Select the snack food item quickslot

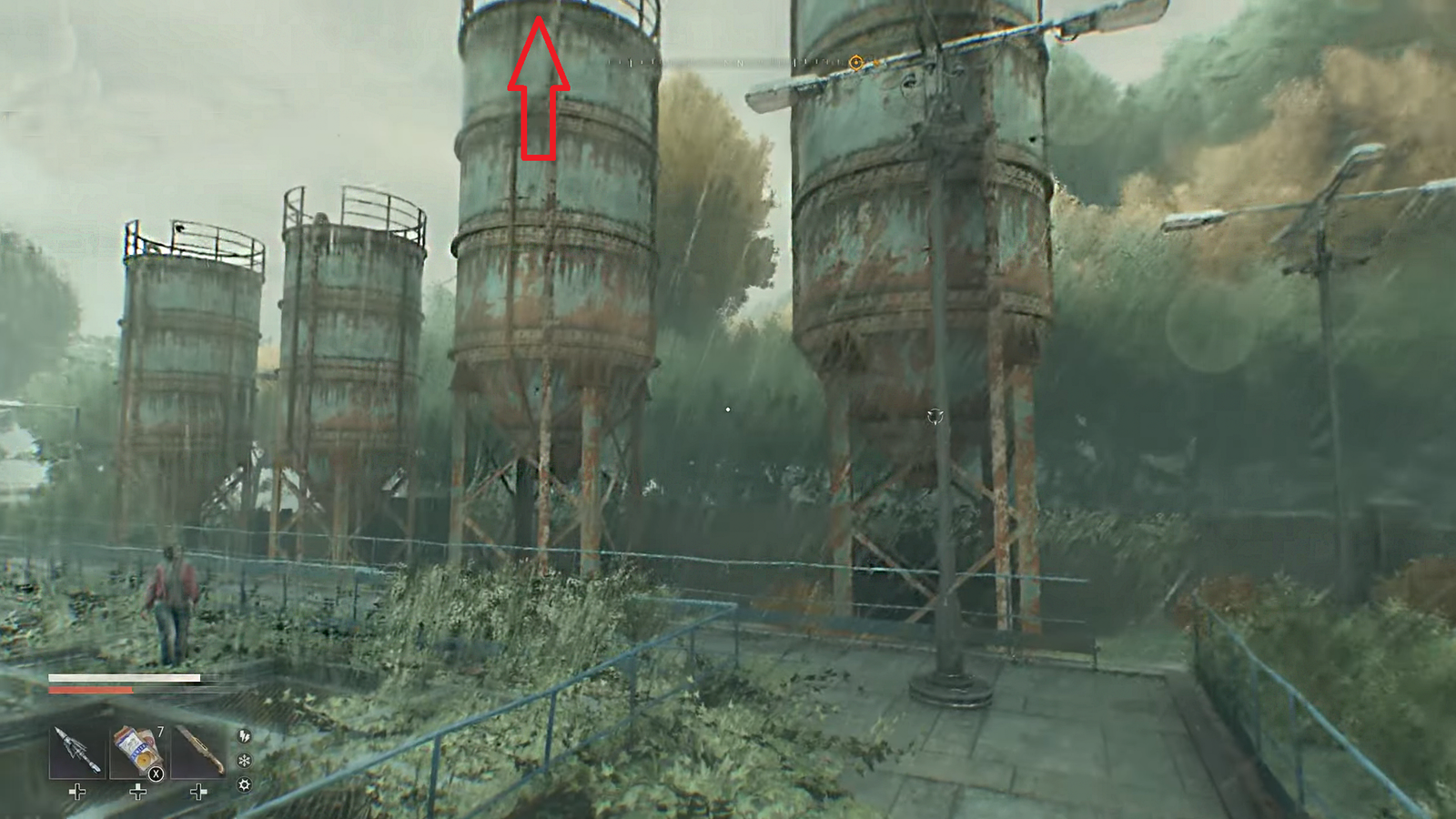click(135, 749)
